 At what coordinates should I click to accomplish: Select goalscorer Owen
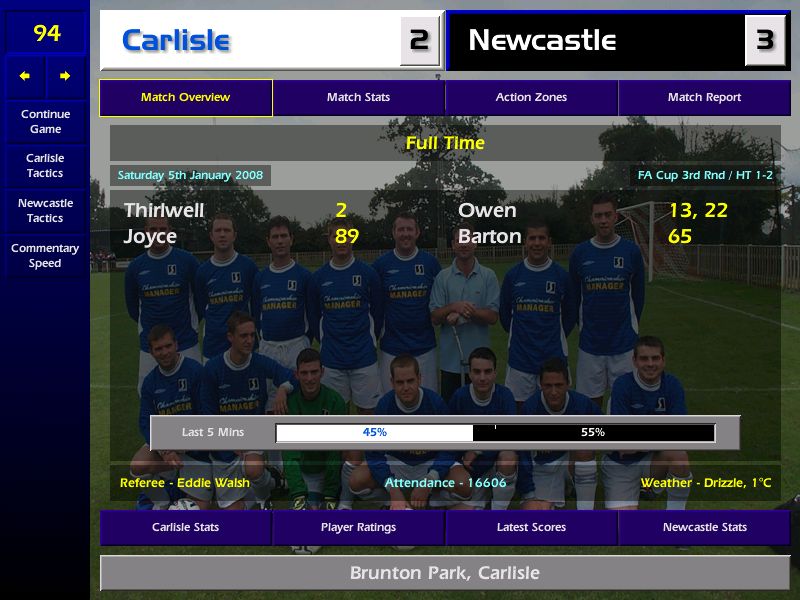[x=487, y=210]
